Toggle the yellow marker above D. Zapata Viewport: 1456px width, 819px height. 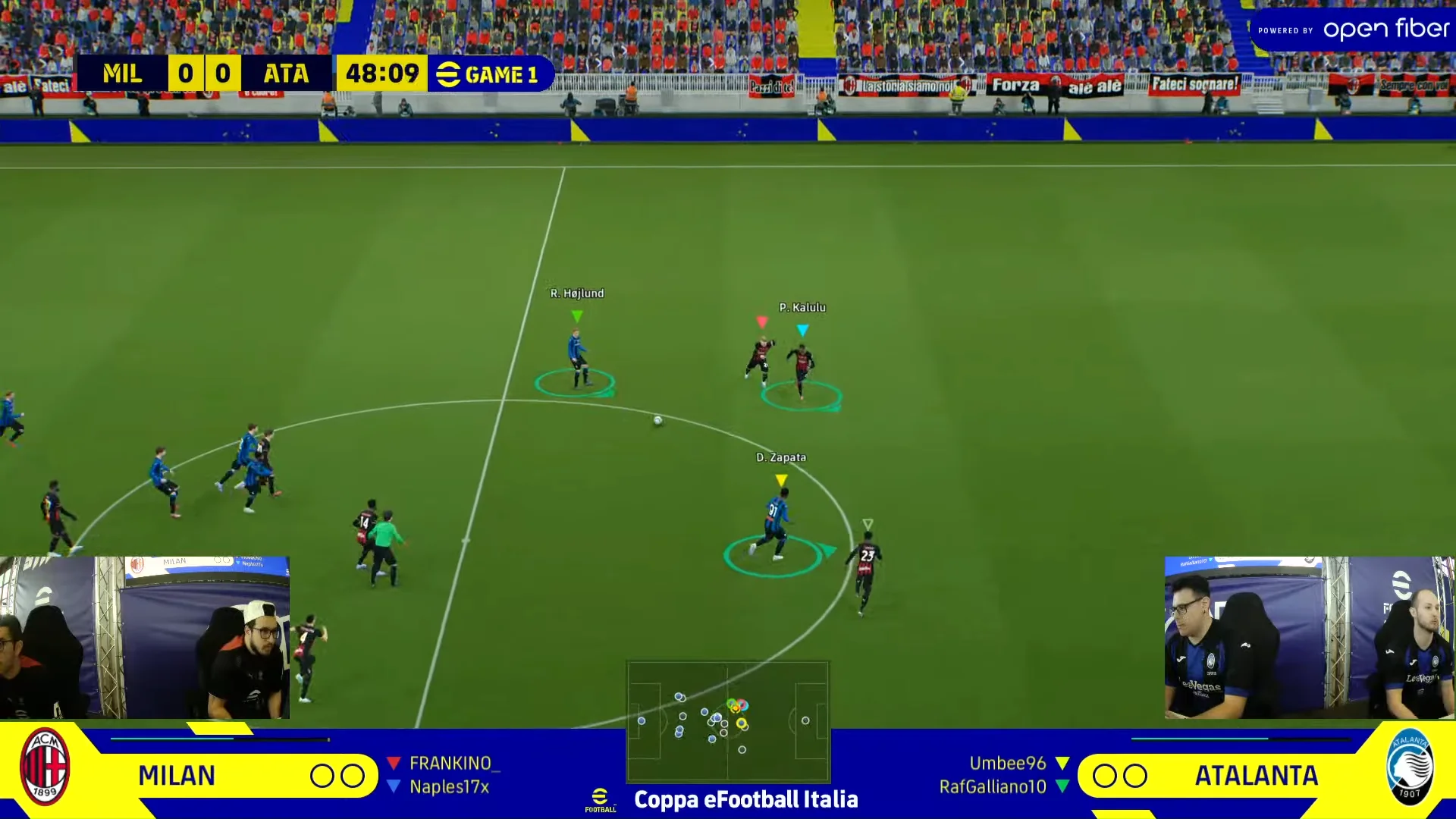[x=781, y=479]
